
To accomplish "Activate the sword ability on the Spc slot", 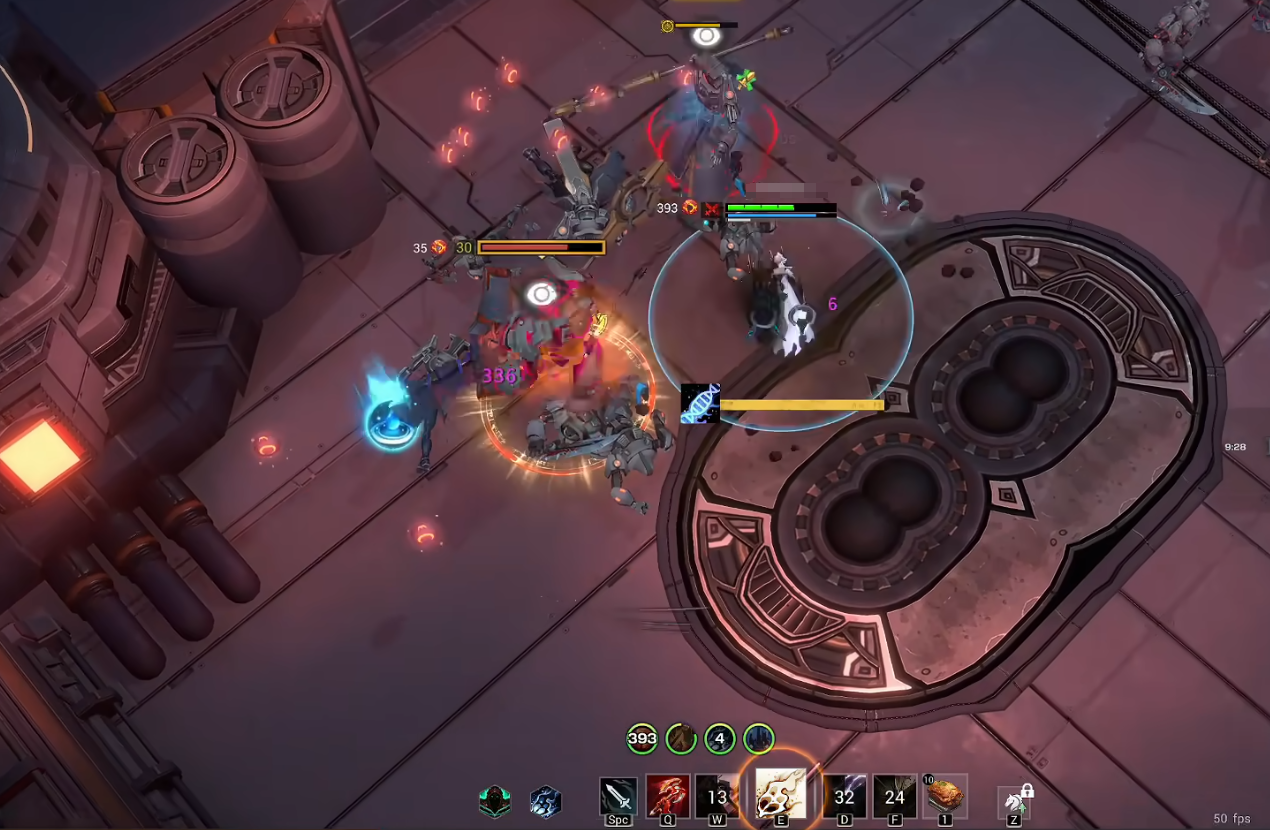I will pos(618,796).
